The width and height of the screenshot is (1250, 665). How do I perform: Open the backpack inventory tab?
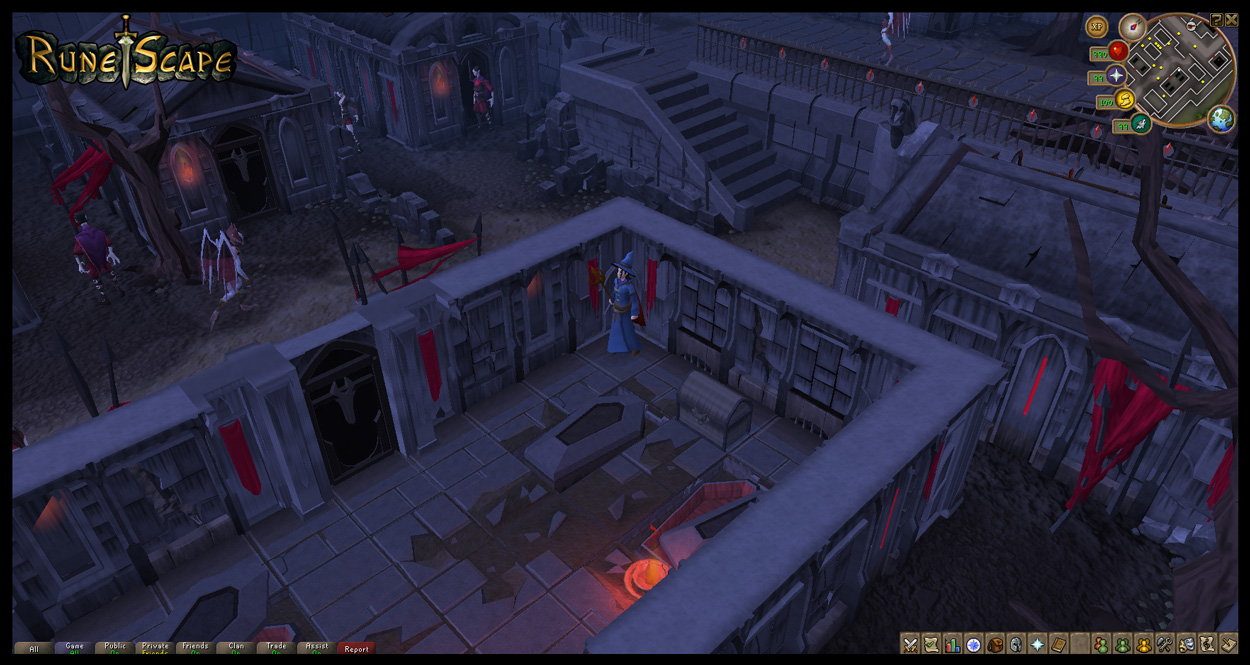tap(995, 644)
